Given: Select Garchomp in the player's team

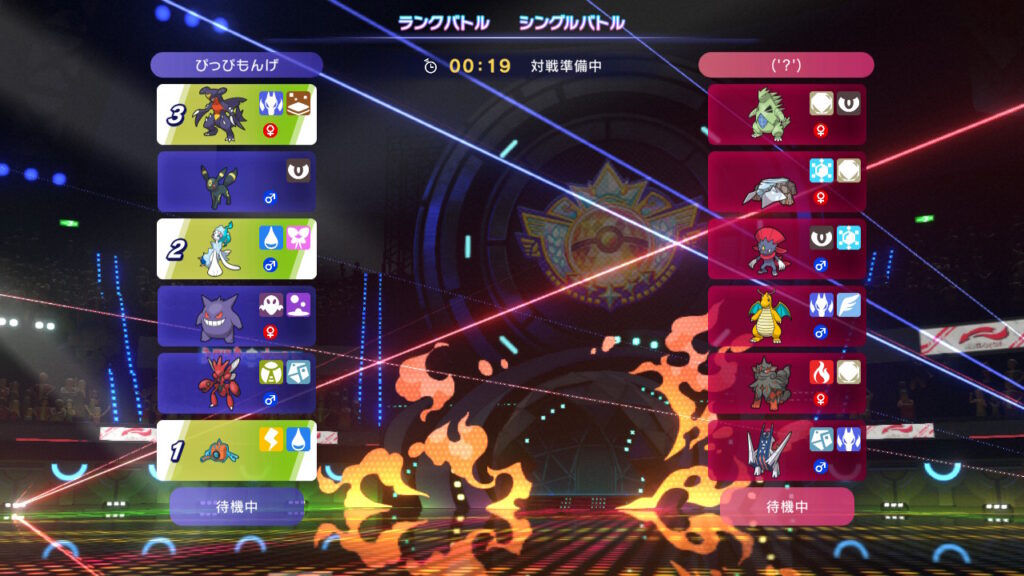Looking at the screenshot, I should [x=237, y=114].
